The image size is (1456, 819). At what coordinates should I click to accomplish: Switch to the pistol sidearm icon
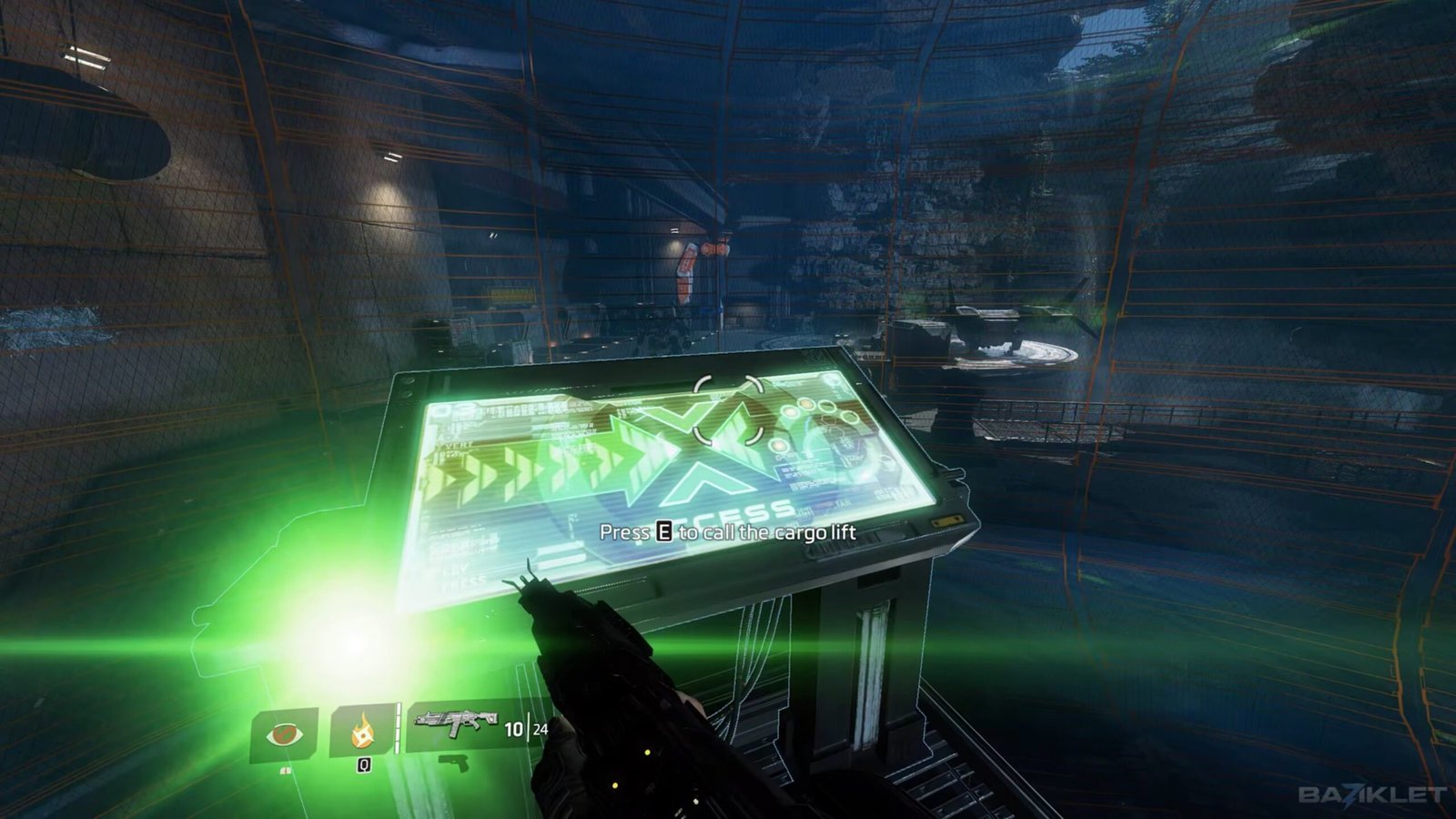pyautogui.click(x=454, y=763)
